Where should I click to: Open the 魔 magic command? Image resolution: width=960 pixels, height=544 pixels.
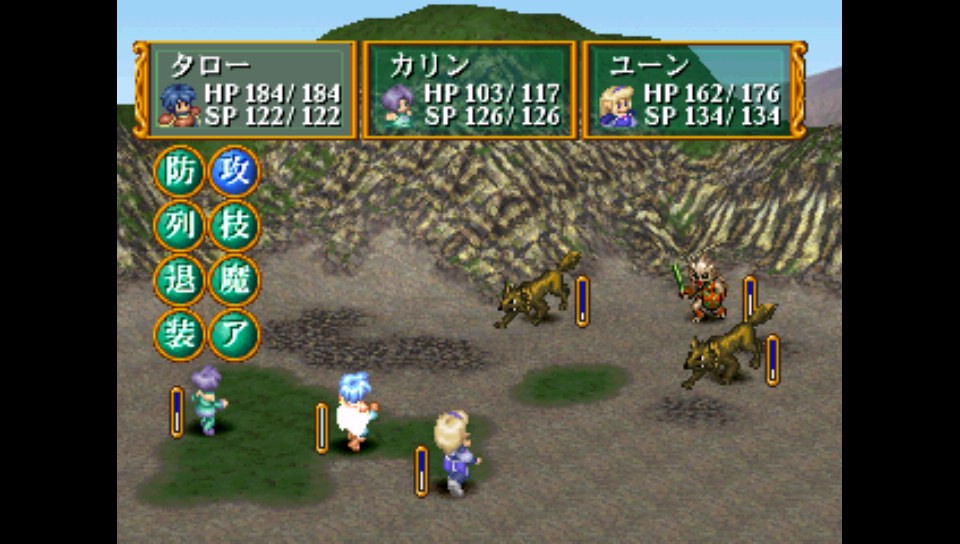tap(234, 280)
